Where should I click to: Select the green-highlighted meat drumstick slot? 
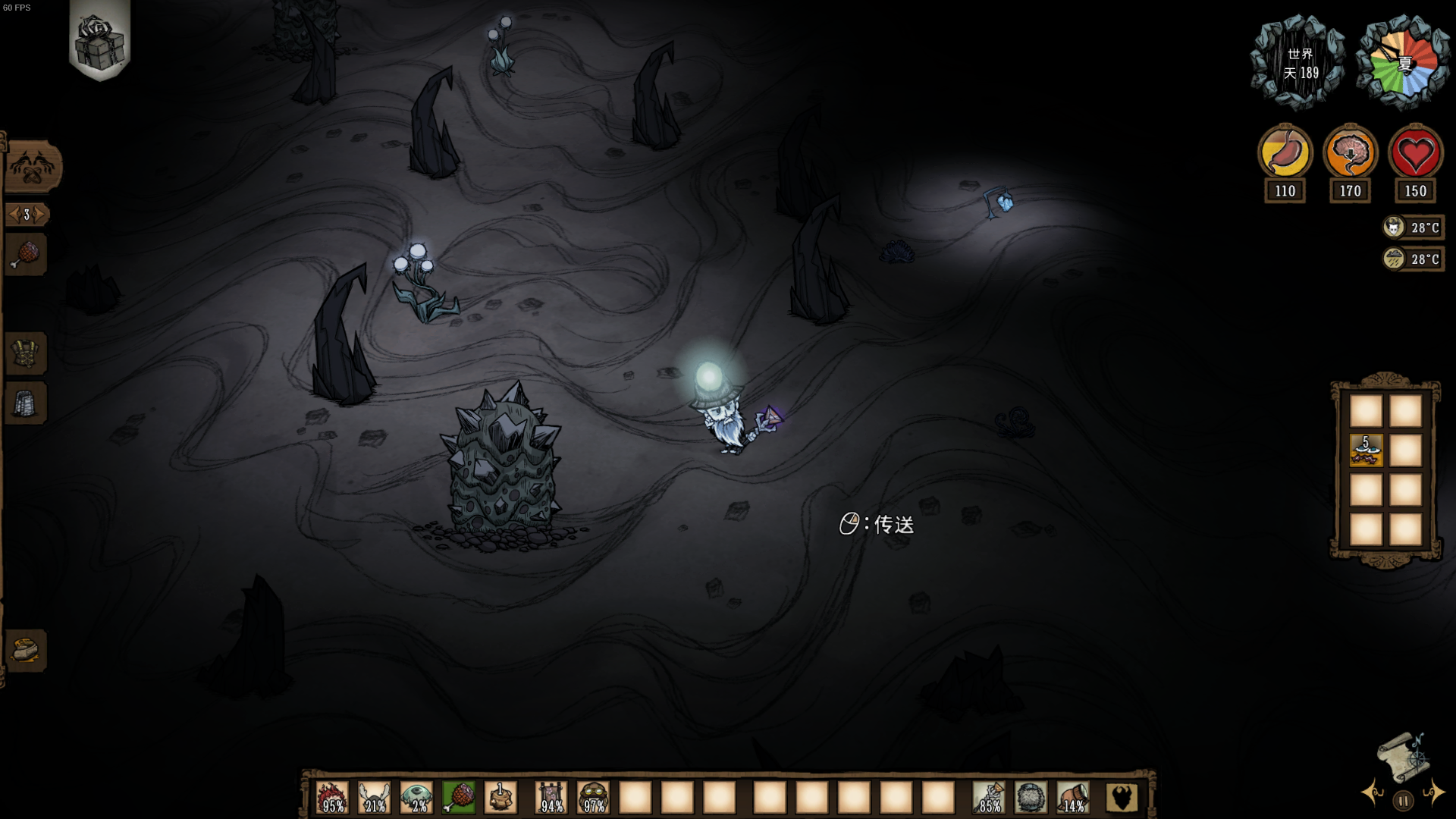(459, 798)
